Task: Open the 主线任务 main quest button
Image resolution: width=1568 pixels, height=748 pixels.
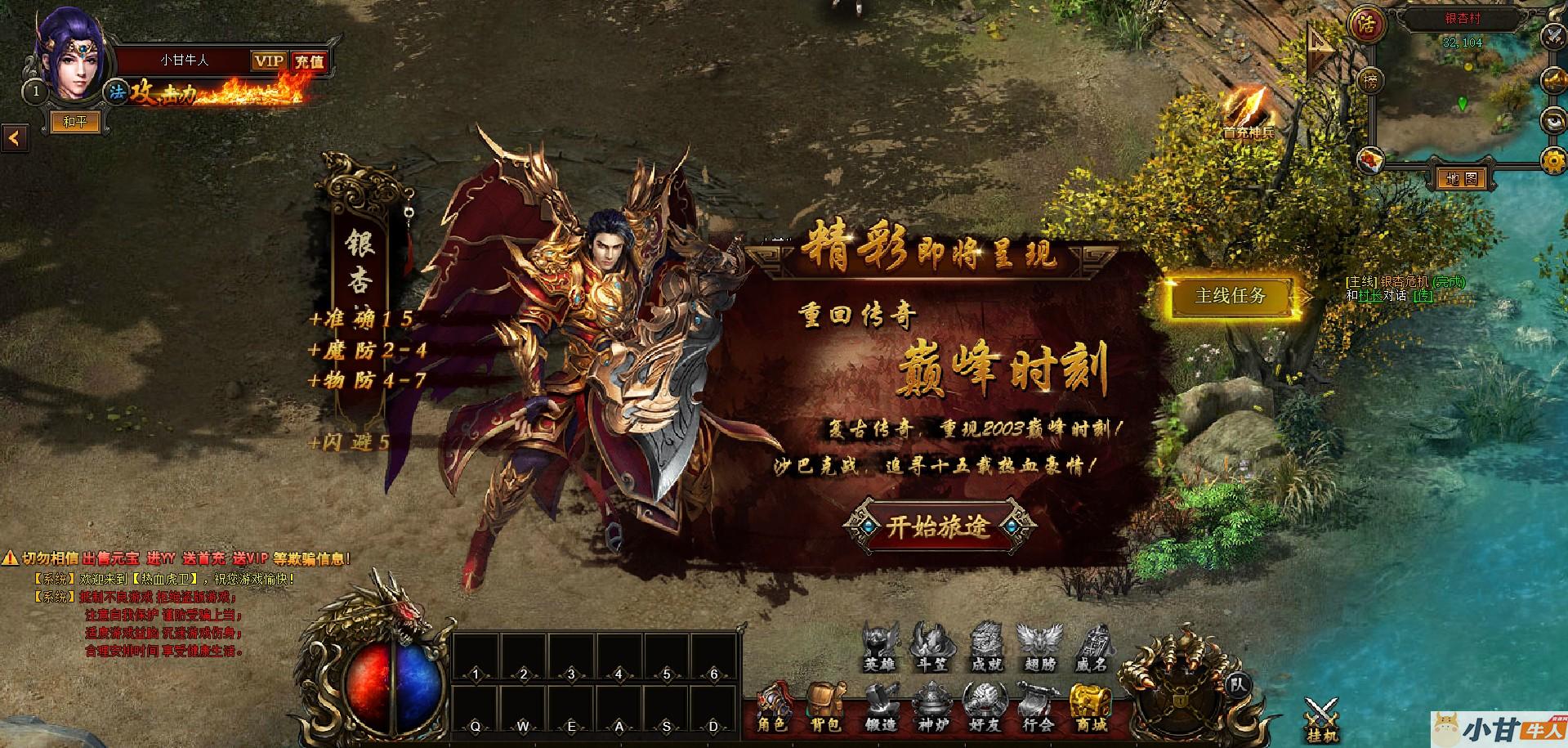Action: click(1230, 296)
